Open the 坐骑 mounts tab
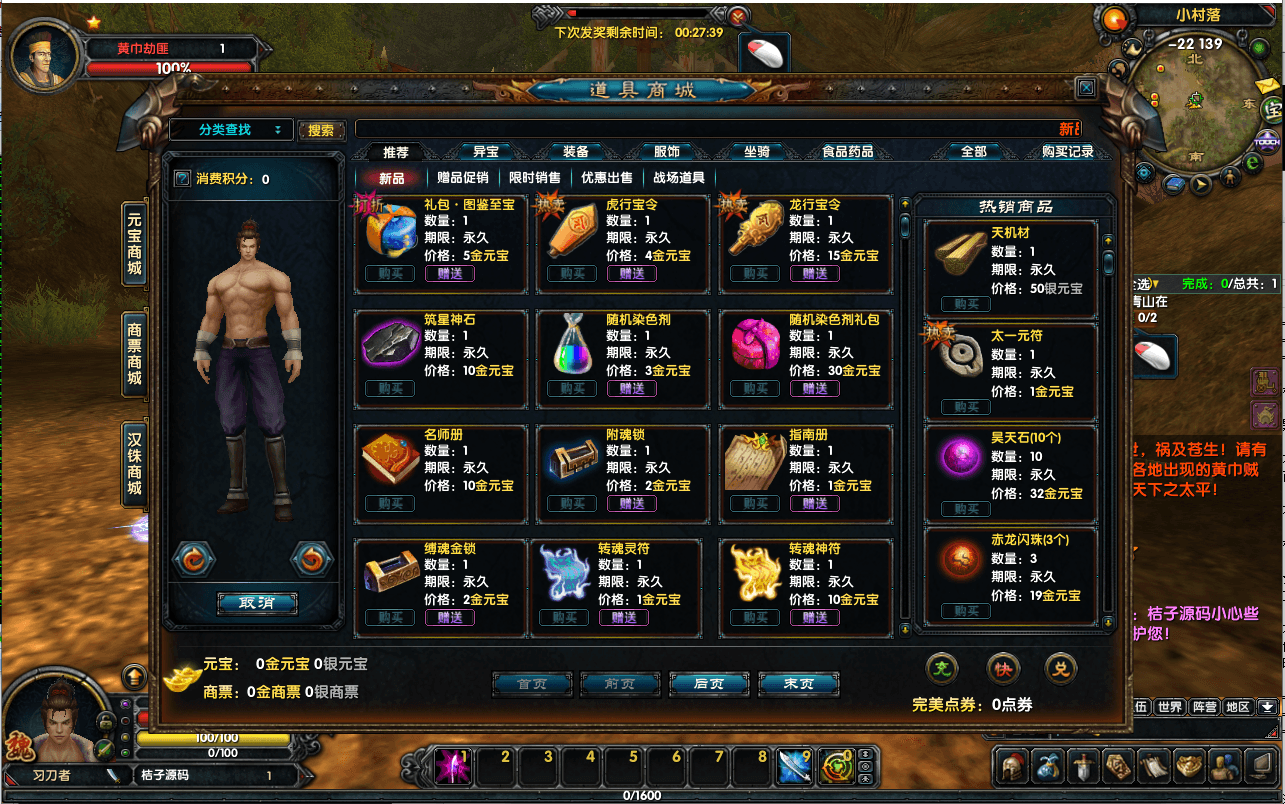Screen dimensions: 1285x804 756,152
